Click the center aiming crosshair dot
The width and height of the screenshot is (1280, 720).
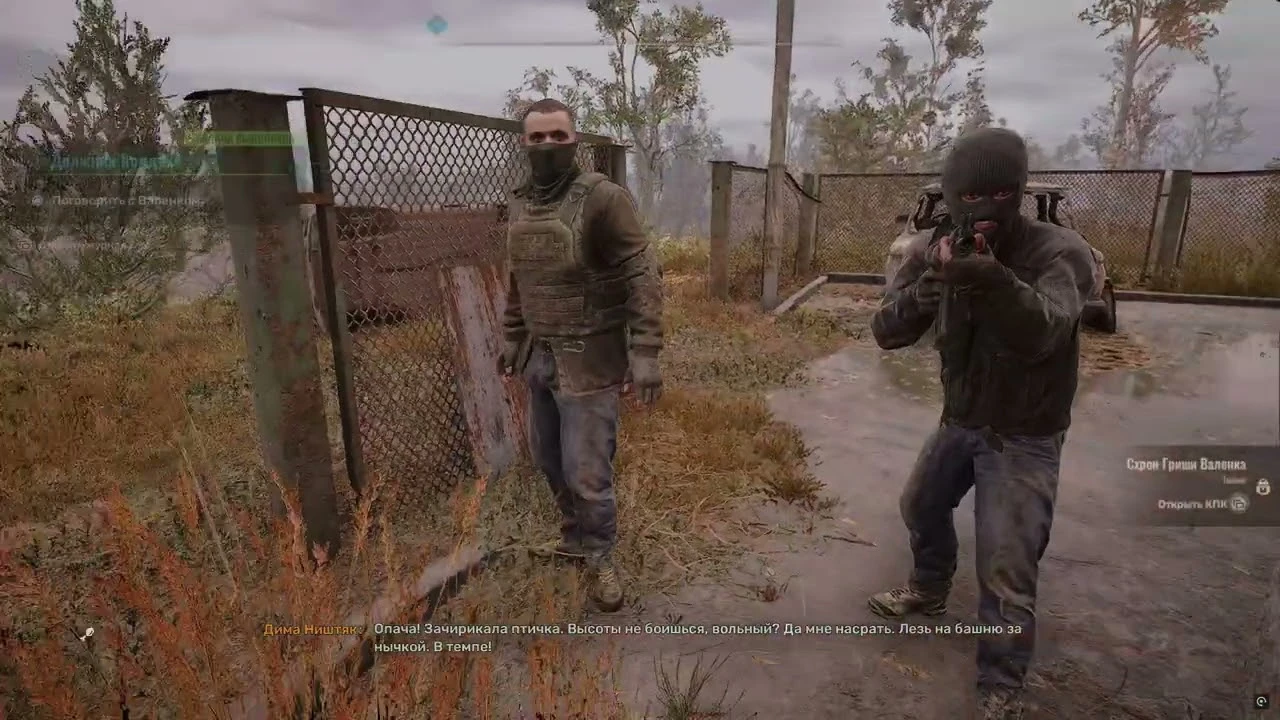point(640,360)
